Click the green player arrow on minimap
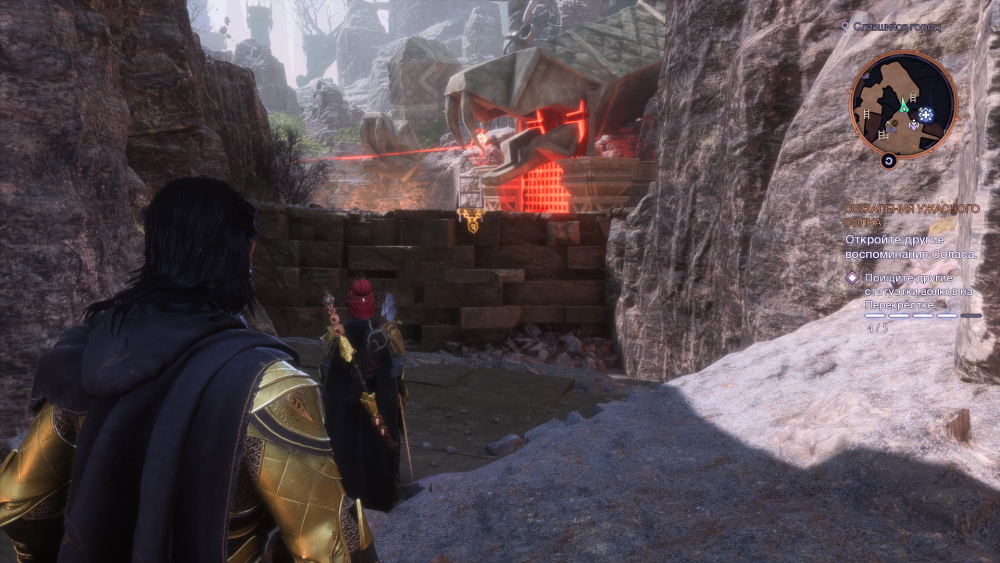 tap(904, 103)
